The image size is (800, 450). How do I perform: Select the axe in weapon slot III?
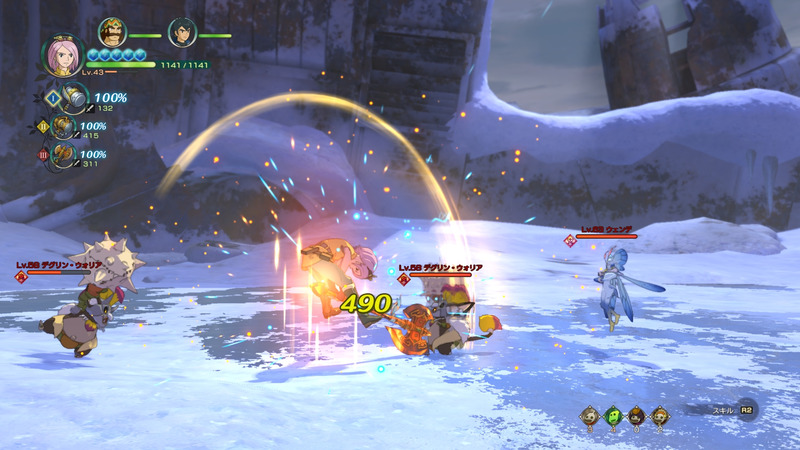(x=65, y=155)
